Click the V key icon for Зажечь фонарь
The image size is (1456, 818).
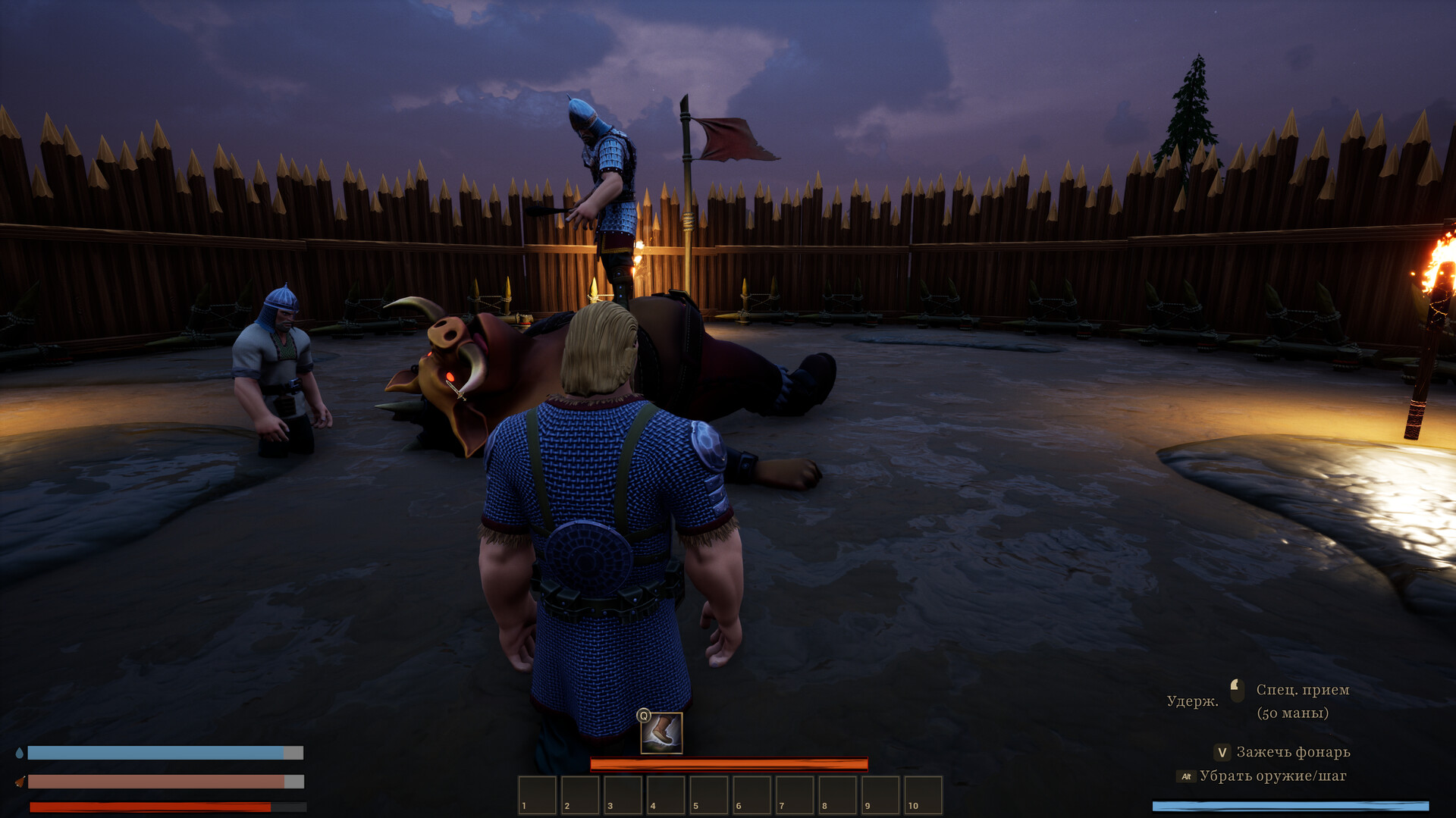1222,753
